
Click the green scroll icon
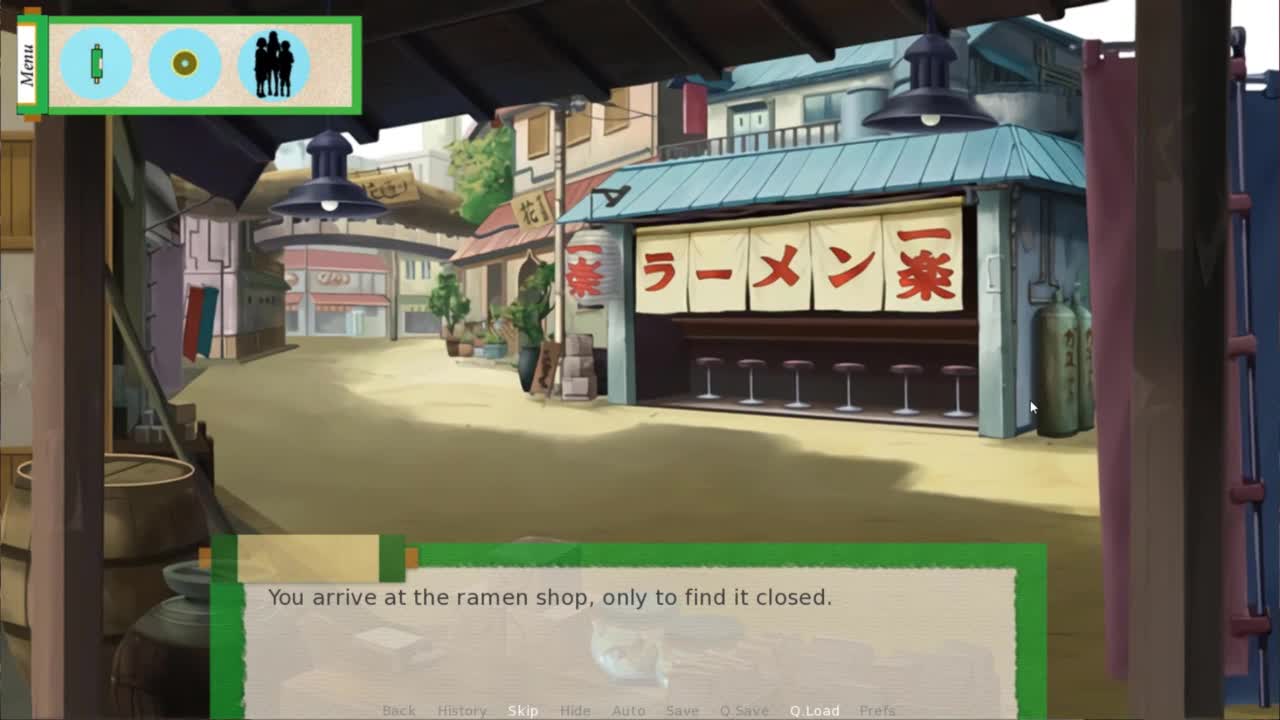point(96,64)
